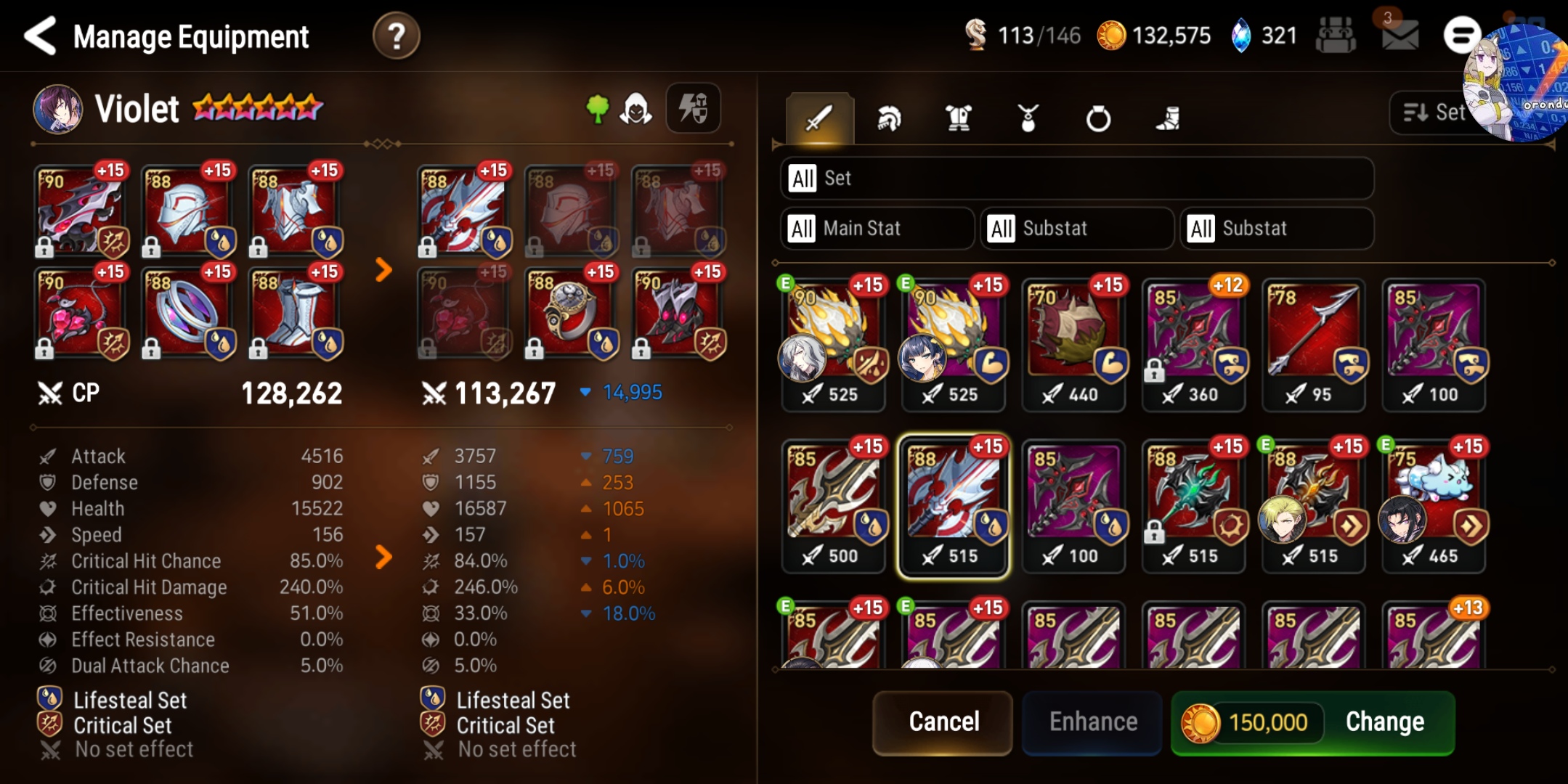Toggle the All checkbox on Set filter

(803, 179)
